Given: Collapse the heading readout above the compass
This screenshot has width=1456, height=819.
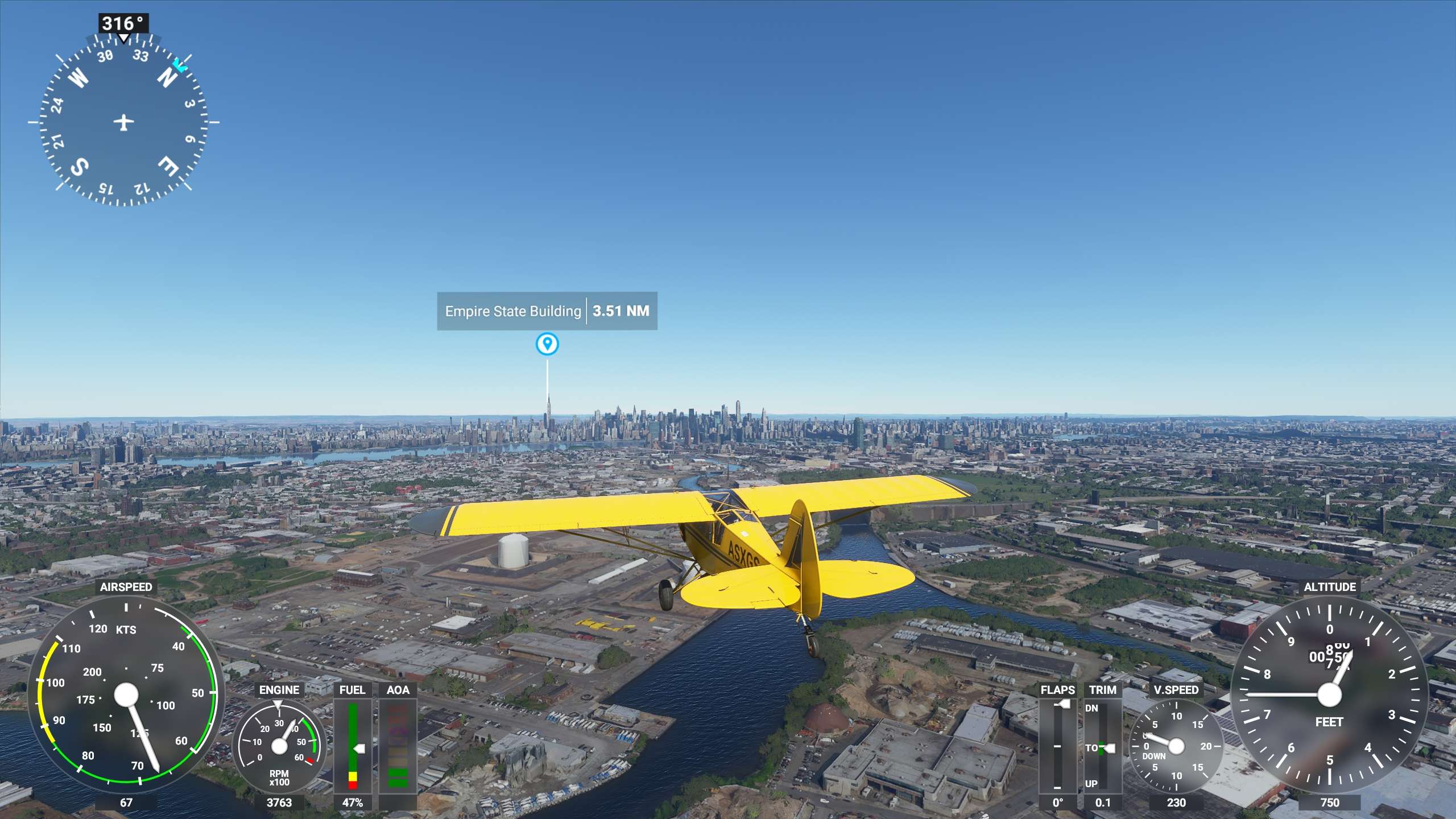Looking at the screenshot, I should pyautogui.click(x=123, y=22).
